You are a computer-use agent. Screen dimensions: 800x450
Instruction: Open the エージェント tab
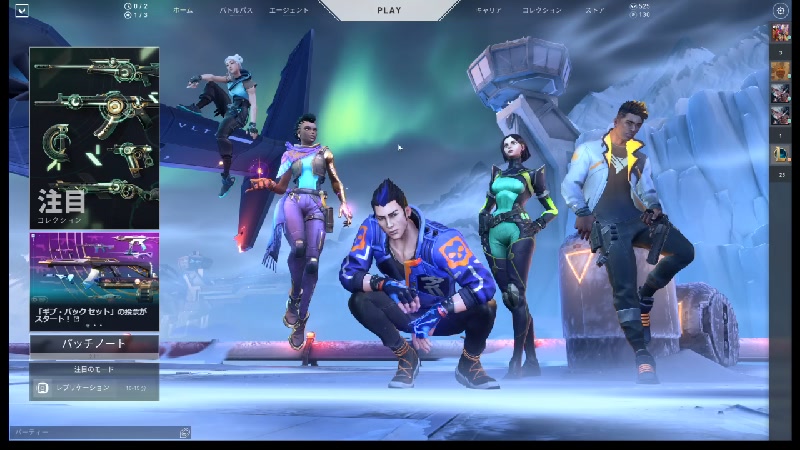[x=289, y=11]
